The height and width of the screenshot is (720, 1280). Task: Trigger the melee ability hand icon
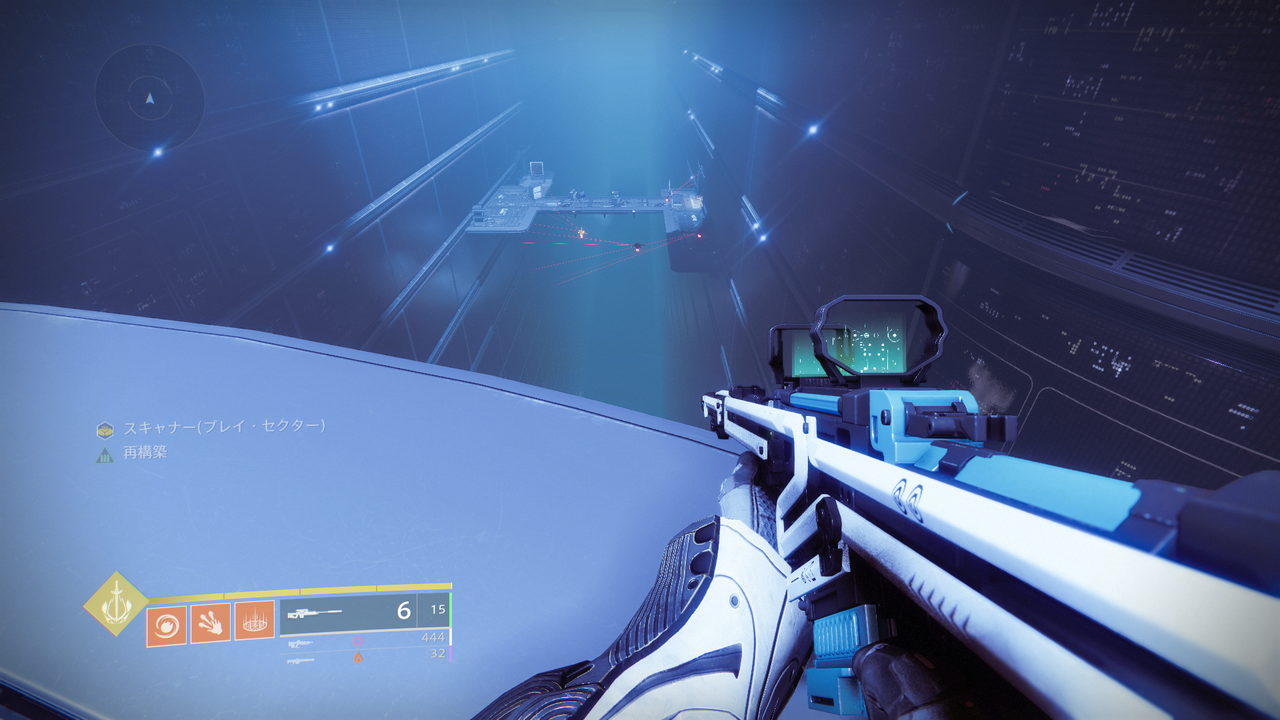point(211,624)
